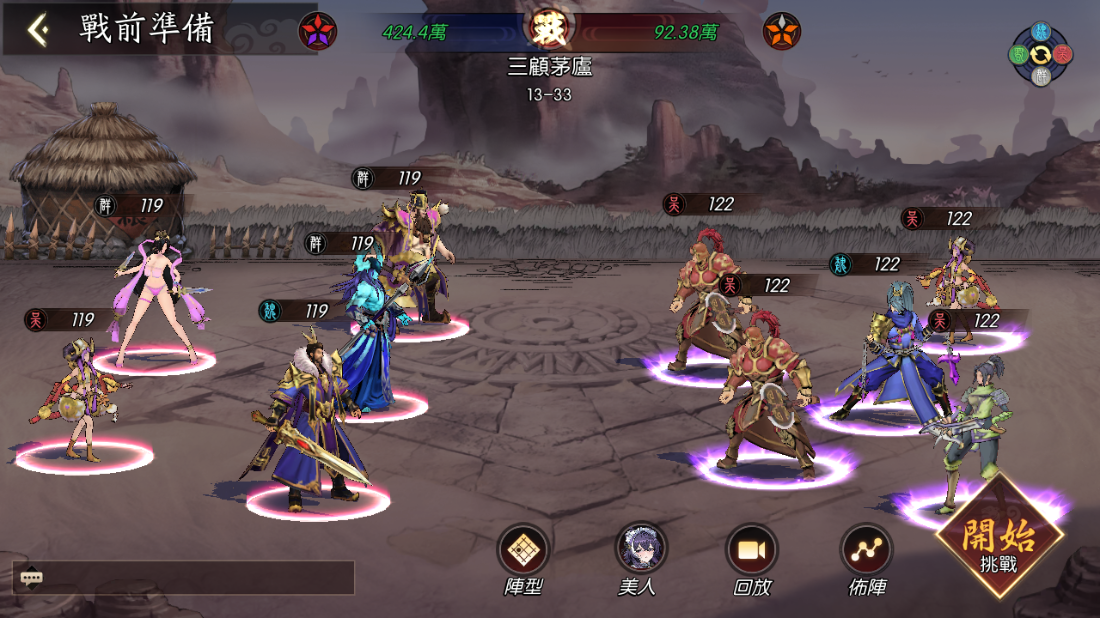
Task: Go back using the arrow button
Action: pyautogui.click(x=38, y=30)
